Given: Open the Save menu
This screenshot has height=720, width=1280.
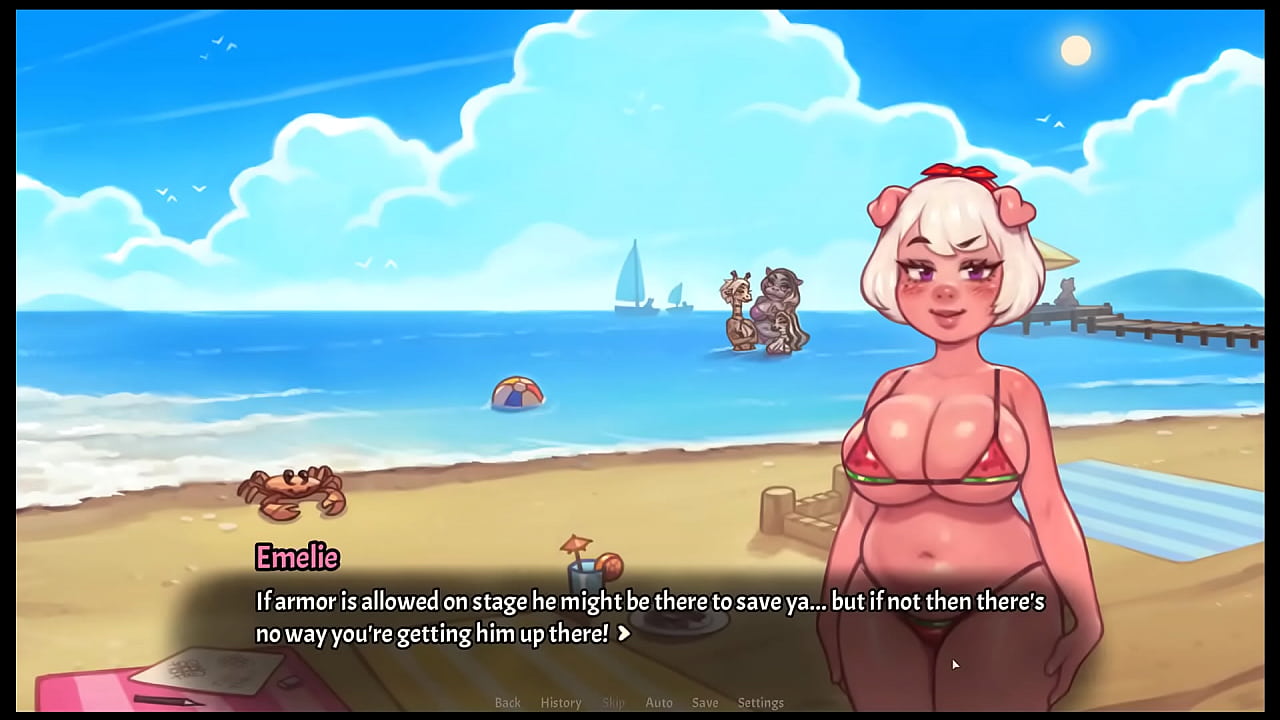Looking at the screenshot, I should [705, 703].
